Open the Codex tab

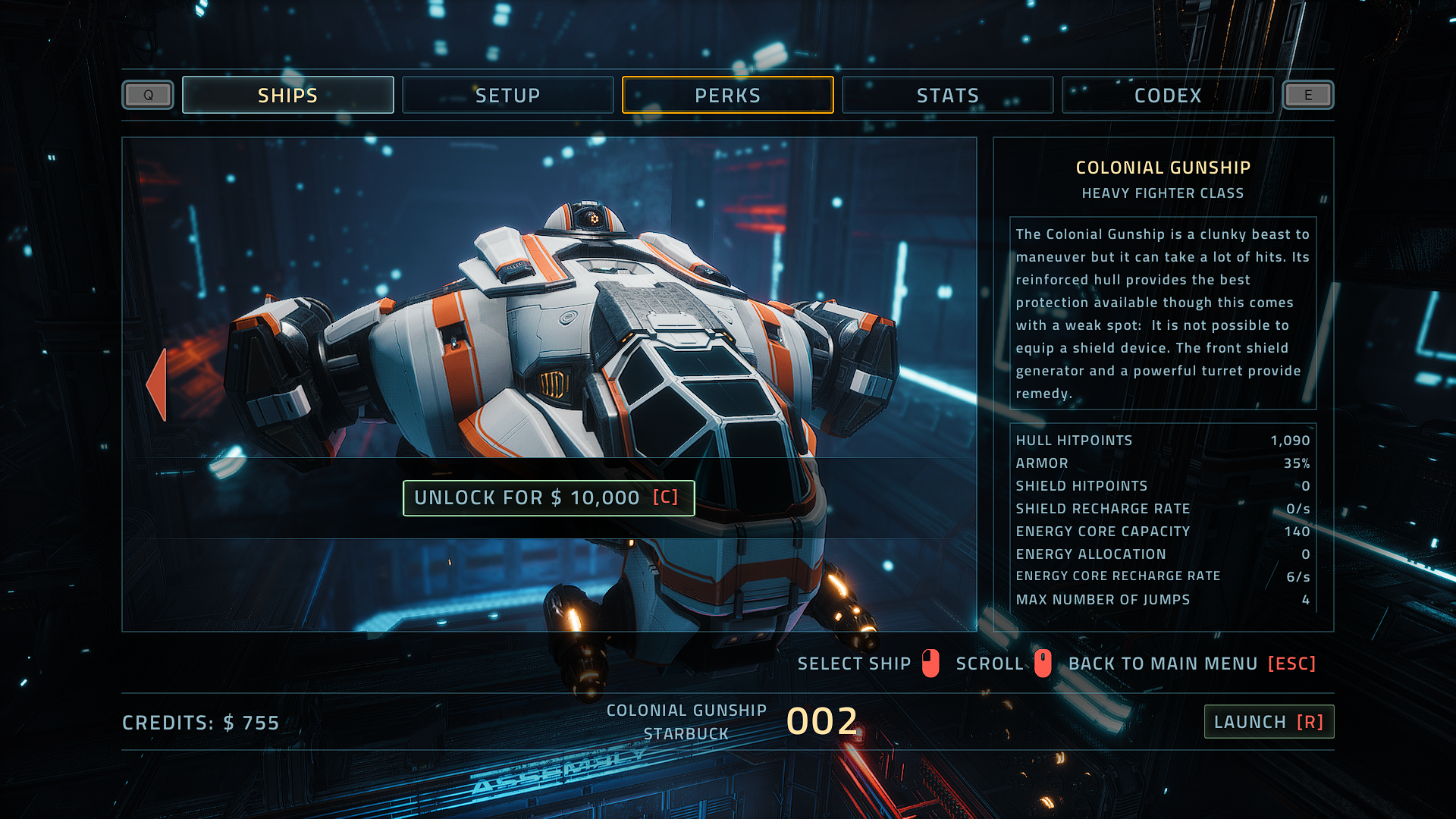[x=1167, y=96]
